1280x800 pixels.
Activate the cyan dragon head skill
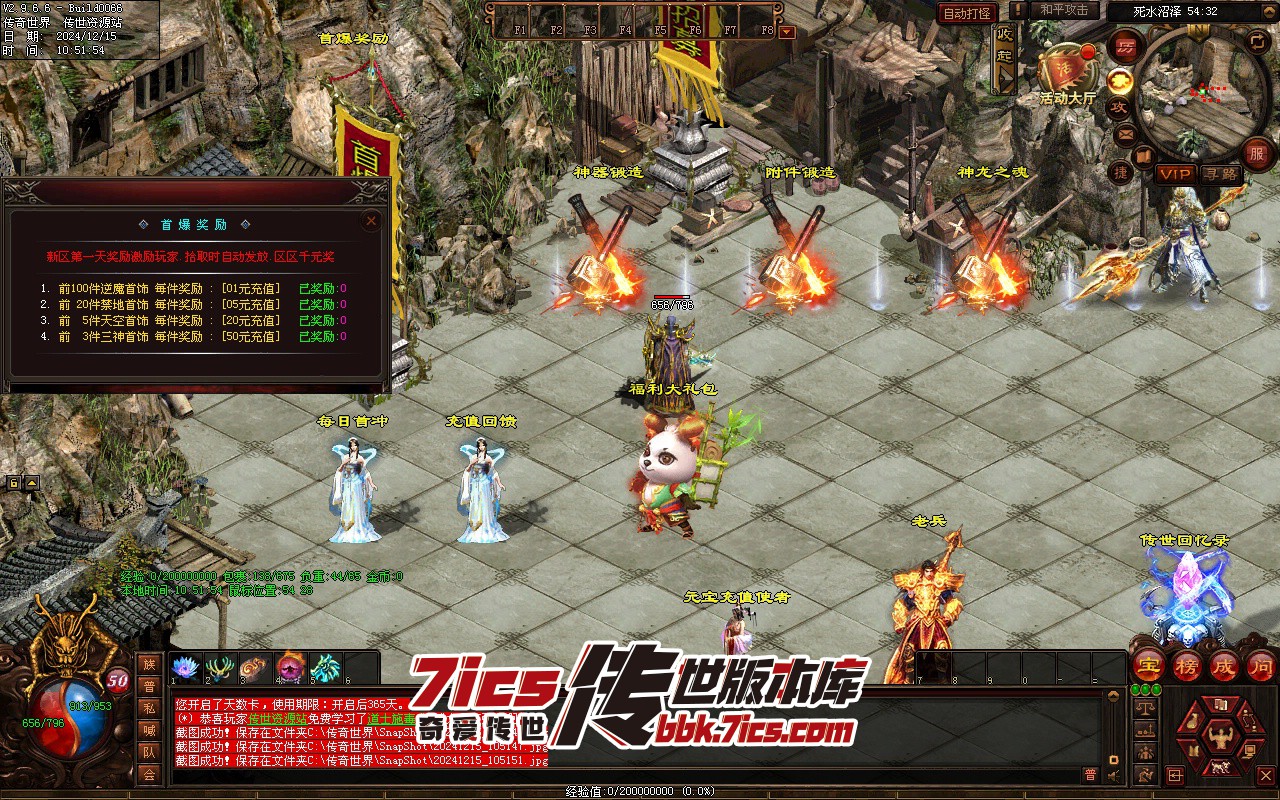(325, 668)
